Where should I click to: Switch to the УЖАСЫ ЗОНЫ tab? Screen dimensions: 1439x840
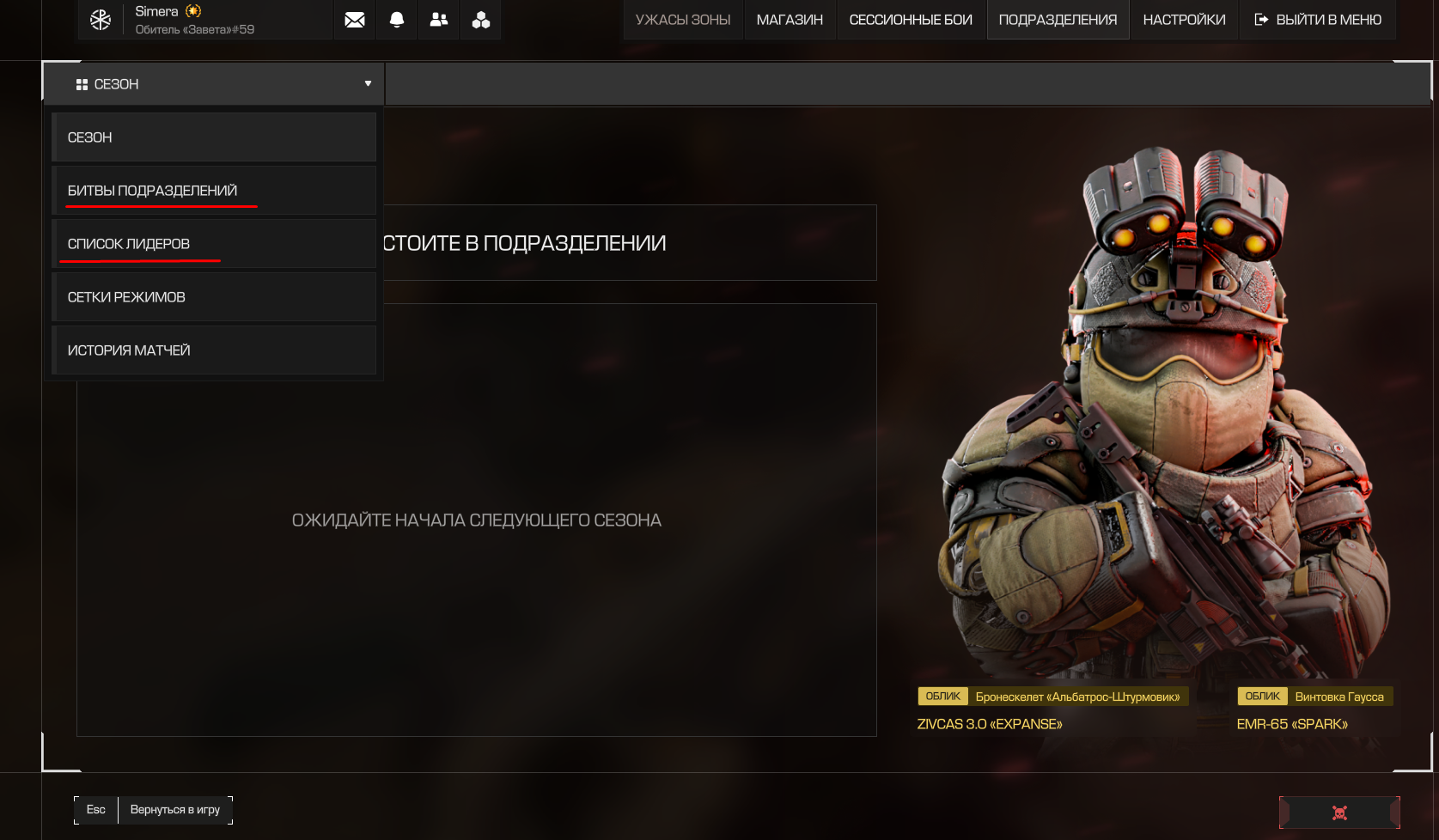click(683, 20)
